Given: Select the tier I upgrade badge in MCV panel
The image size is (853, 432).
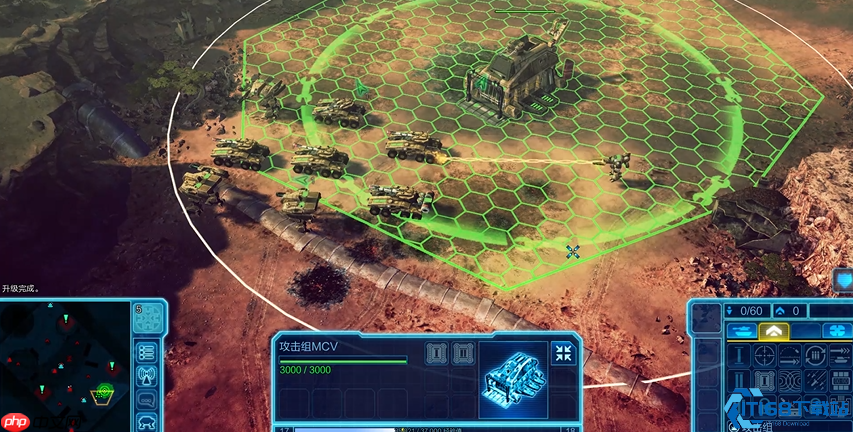Looking at the screenshot, I should [436, 352].
